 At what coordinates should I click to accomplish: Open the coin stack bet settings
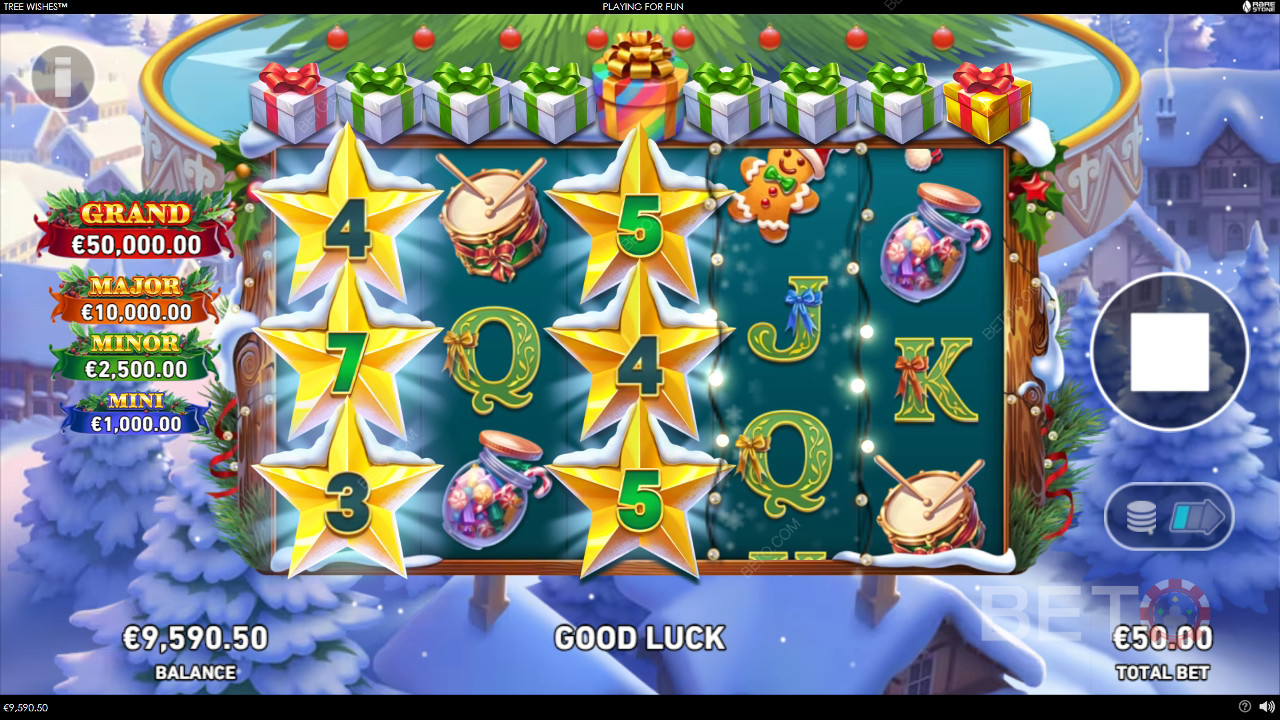(1141, 517)
